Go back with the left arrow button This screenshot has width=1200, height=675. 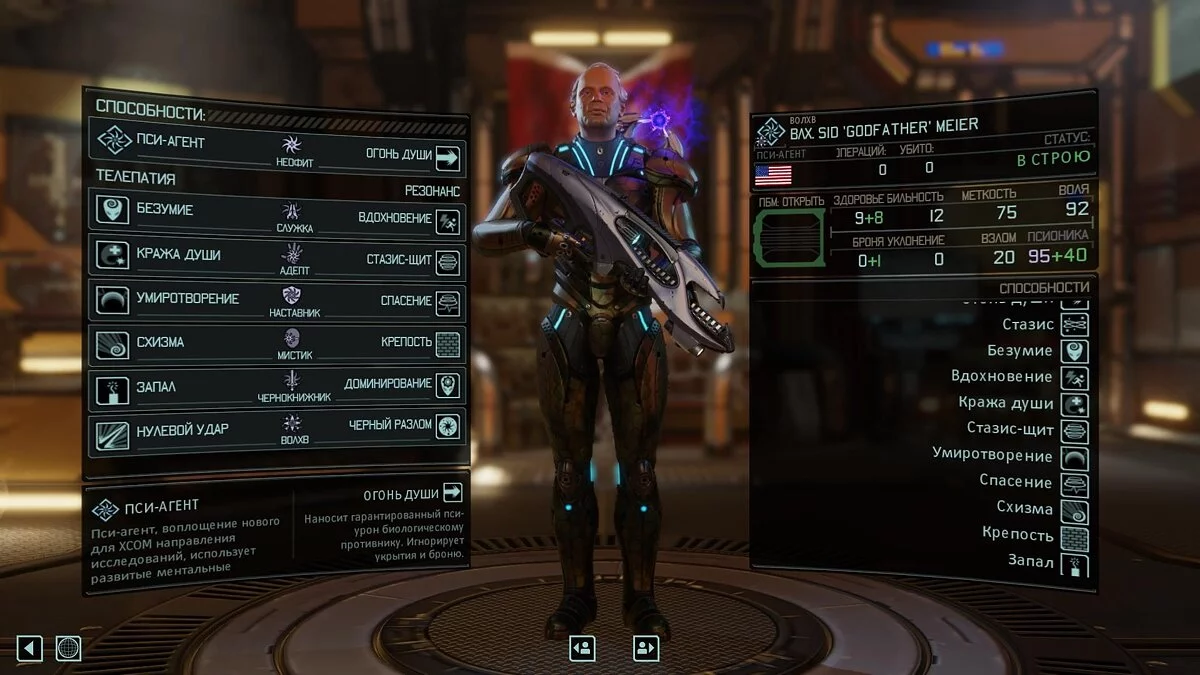29,648
